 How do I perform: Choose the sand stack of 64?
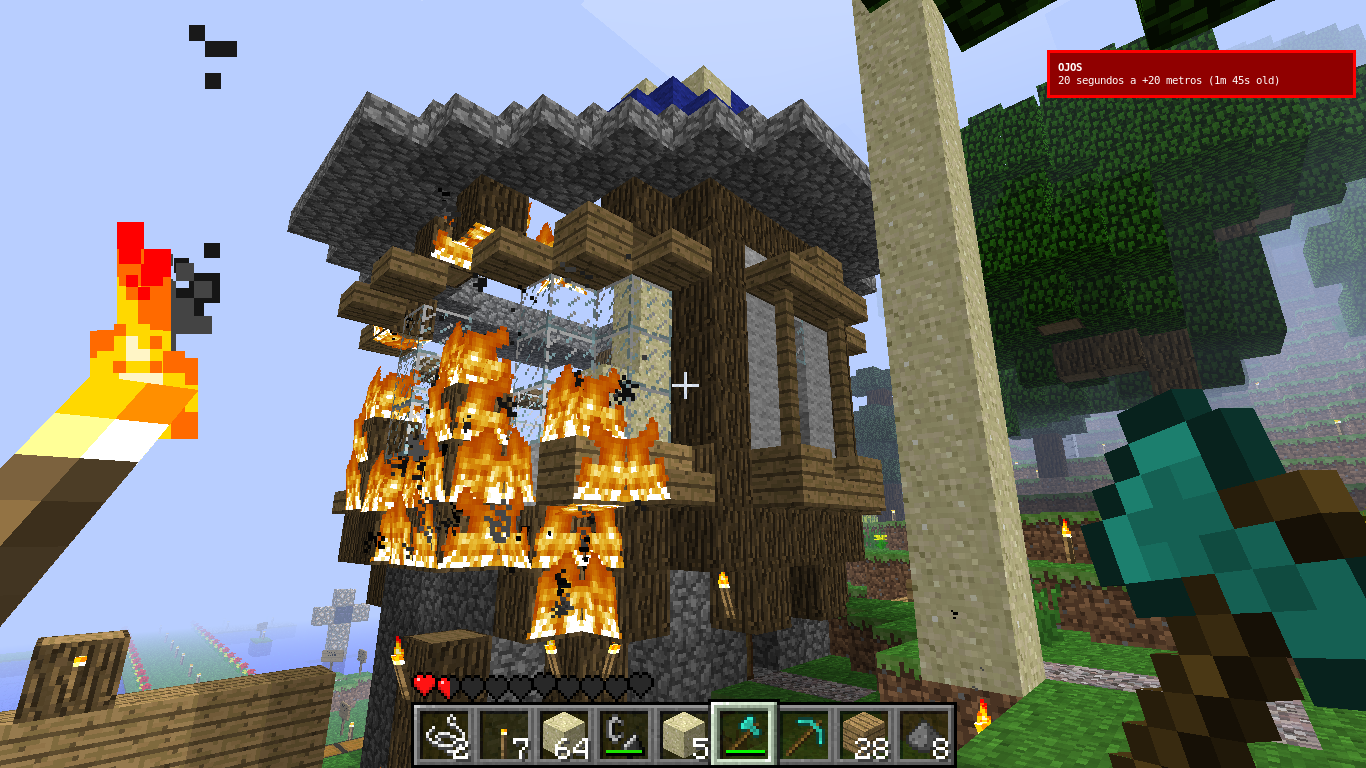coord(564,735)
